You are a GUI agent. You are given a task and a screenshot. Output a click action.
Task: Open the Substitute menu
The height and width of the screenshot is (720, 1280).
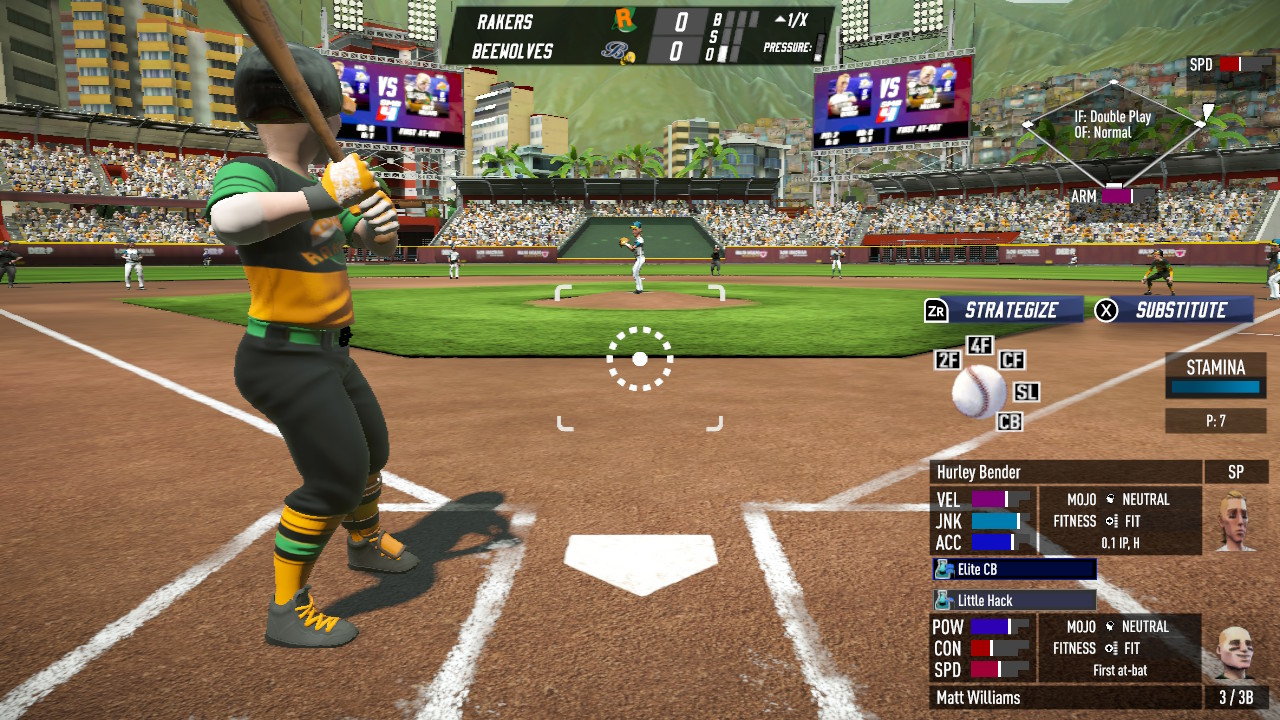[1174, 310]
